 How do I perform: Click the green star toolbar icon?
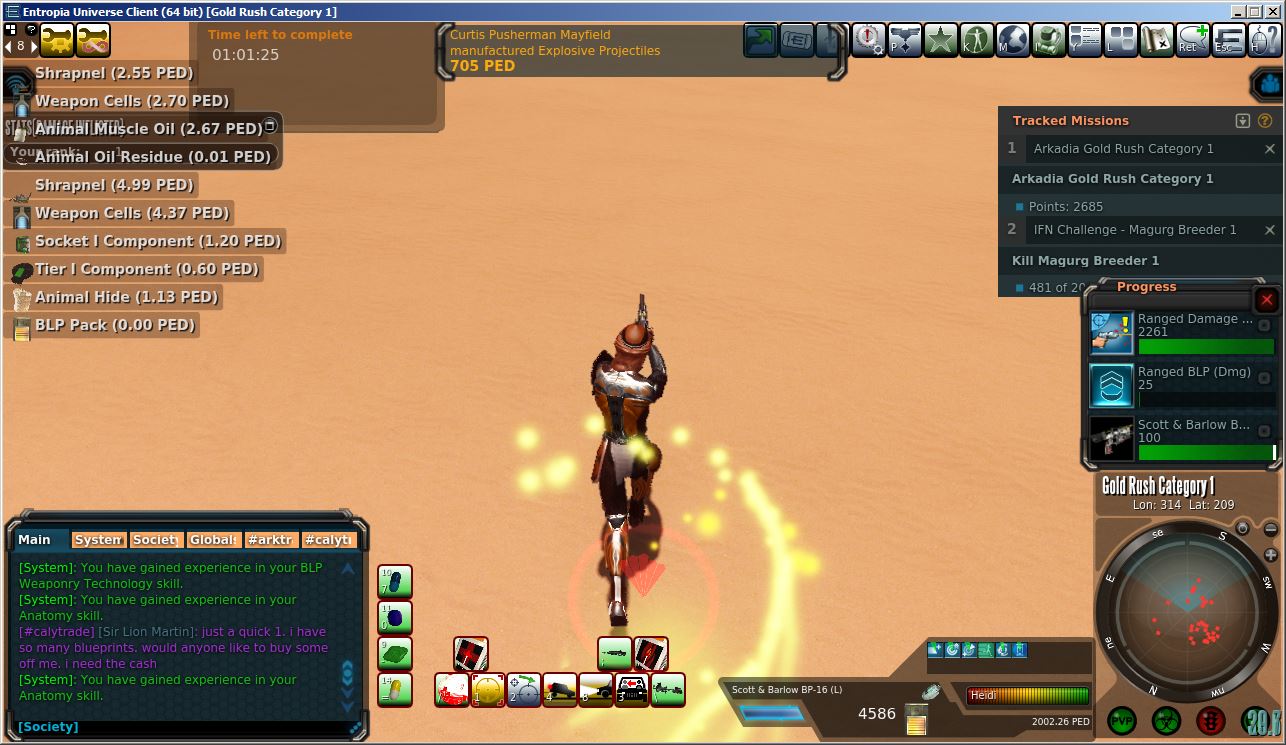pos(940,40)
